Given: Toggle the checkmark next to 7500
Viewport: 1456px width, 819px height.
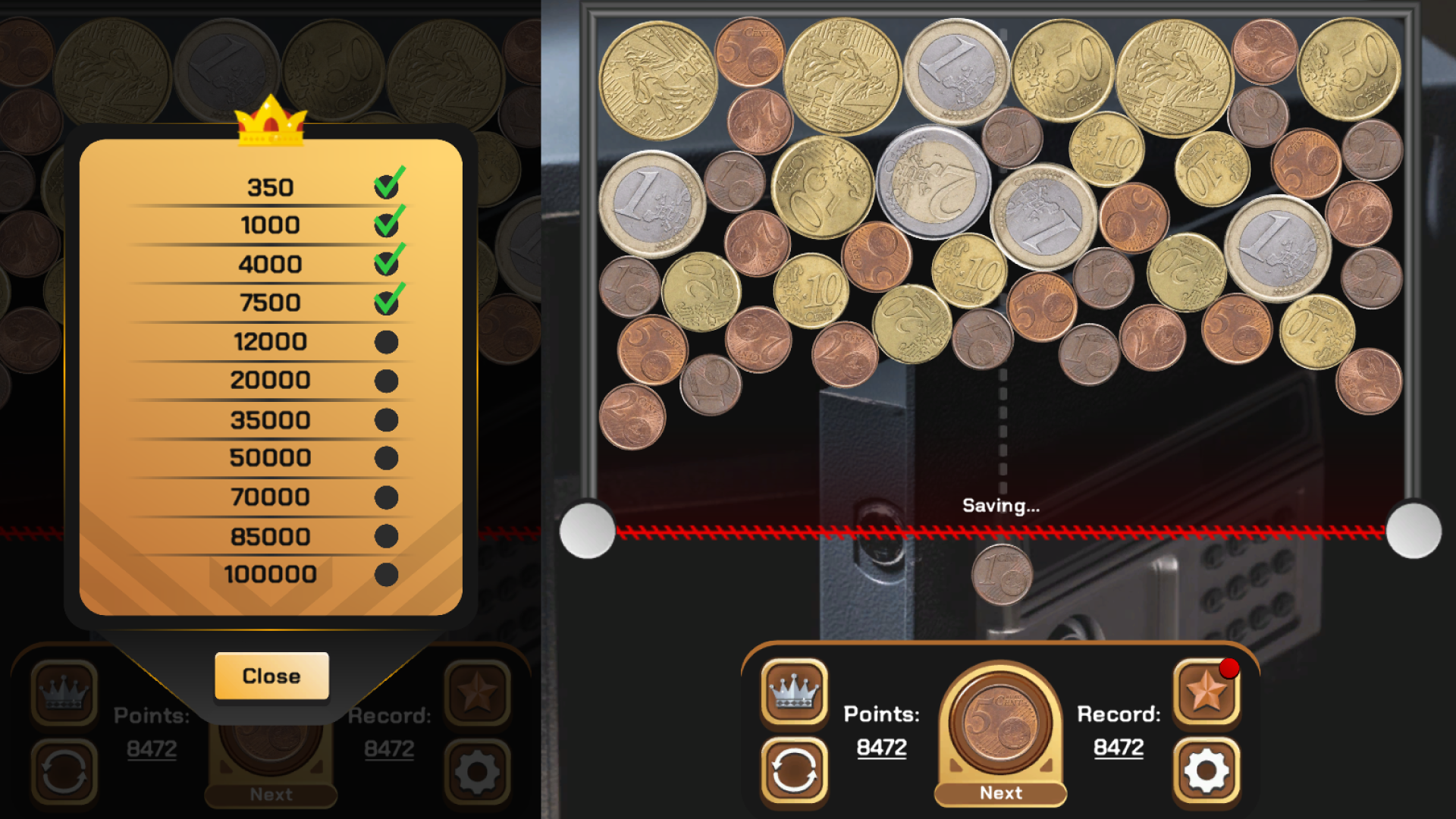Looking at the screenshot, I should tap(385, 302).
